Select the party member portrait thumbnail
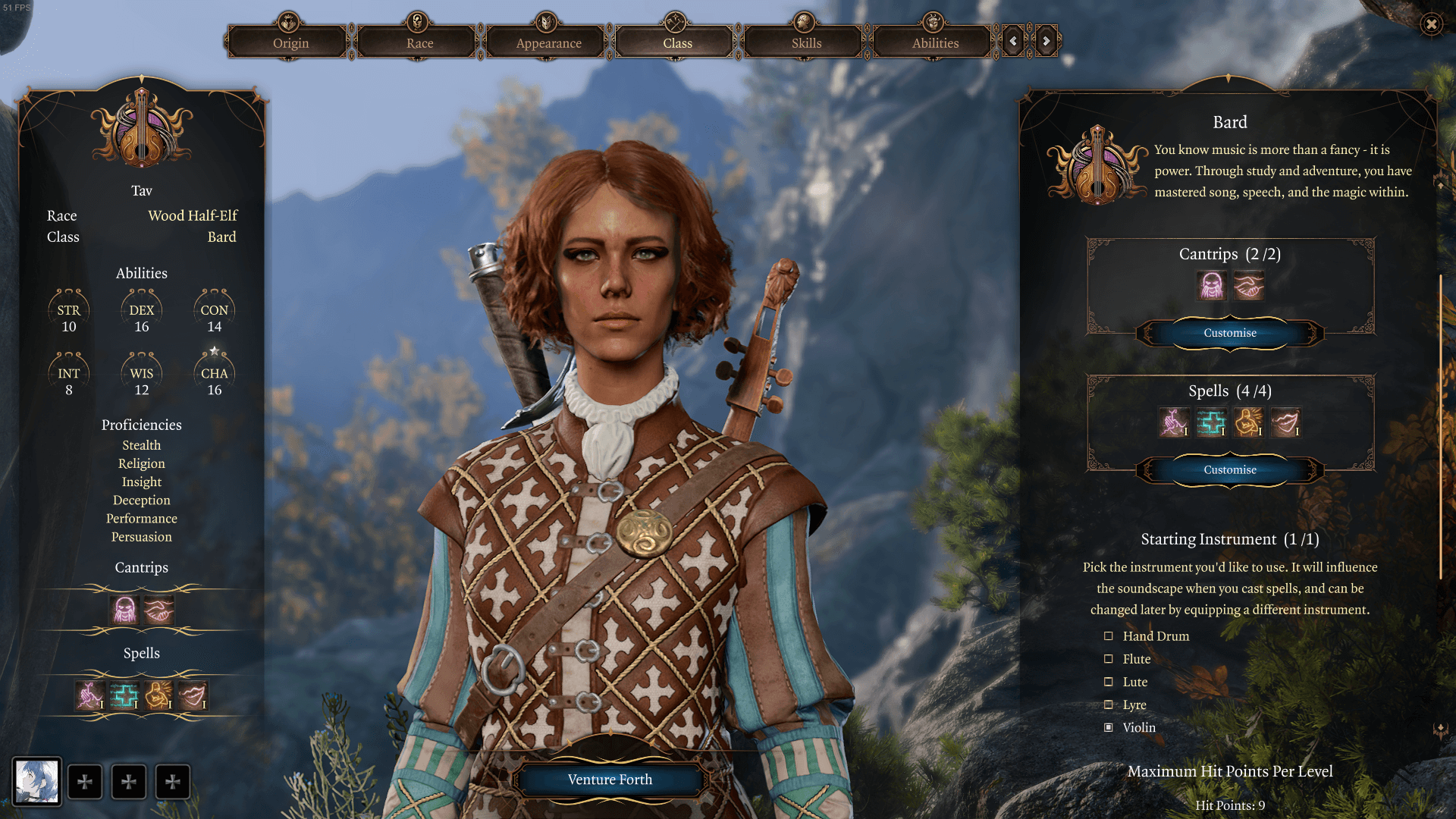 pyautogui.click(x=36, y=781)
